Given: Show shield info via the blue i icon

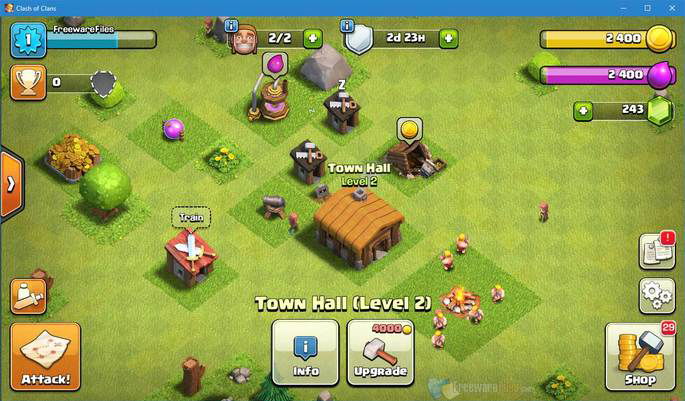Looking at the screenshot, I should [348, 25].
